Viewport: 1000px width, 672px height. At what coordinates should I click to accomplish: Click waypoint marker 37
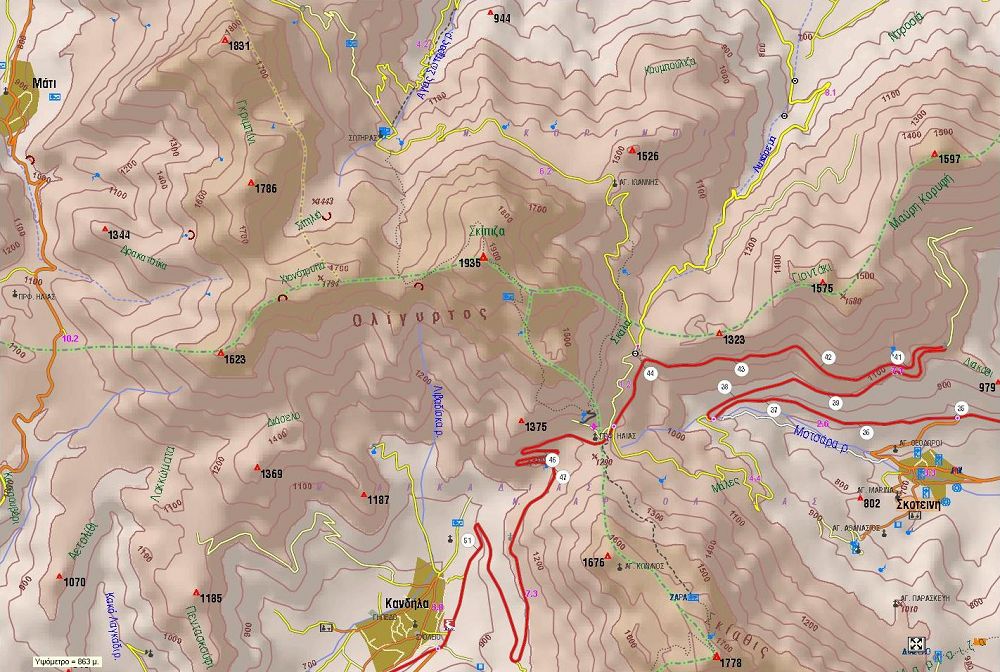pyautogui.click(x=773, y=410)
